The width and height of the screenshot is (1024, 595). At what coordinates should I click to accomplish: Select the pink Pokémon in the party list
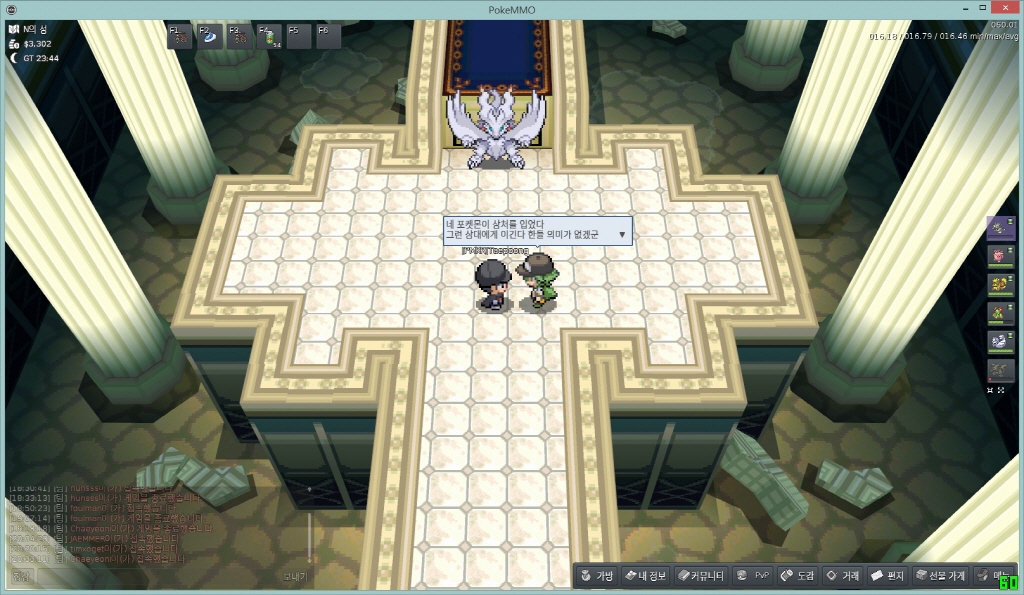pyautogui.click(x=999, y=256)
